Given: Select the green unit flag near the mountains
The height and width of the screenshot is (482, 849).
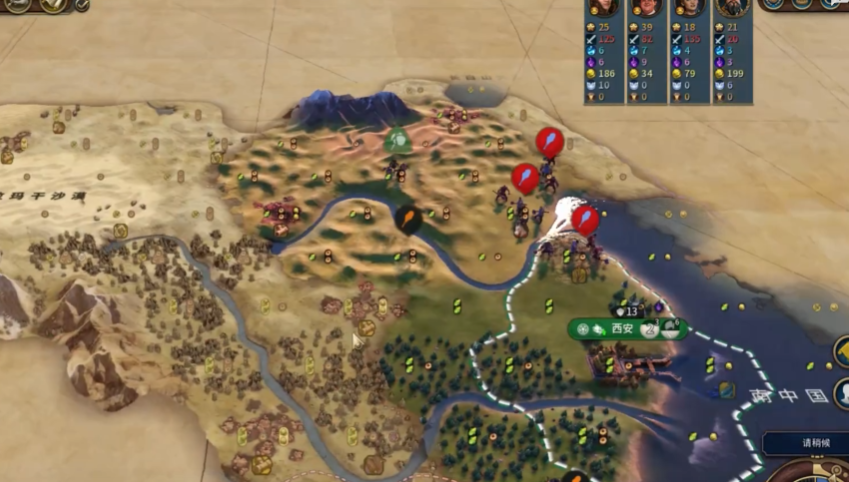Looking at the screenshot, I should coord(399,140).
